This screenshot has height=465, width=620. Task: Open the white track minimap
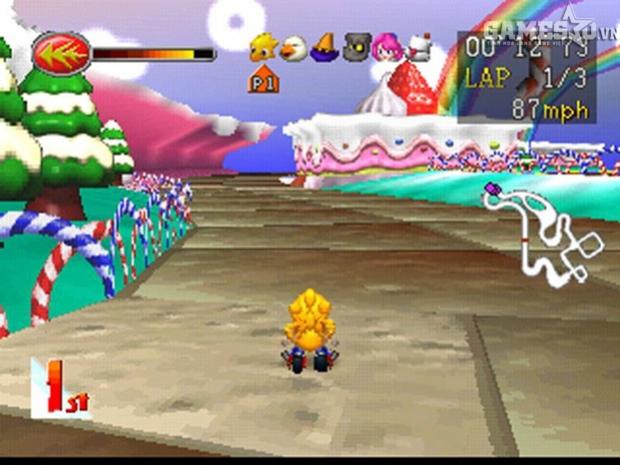[x=543, y=231]
